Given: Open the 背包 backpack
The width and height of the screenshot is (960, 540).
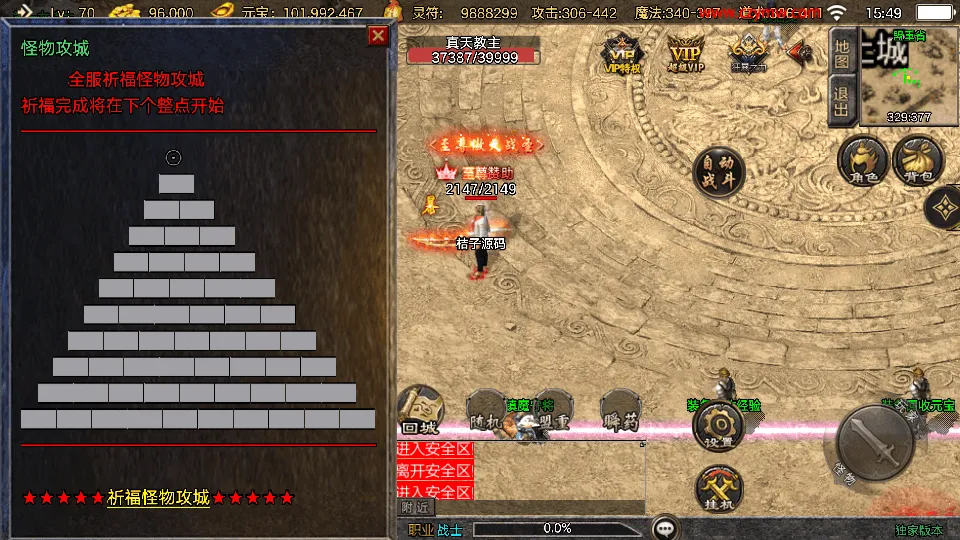Looking at the screenshot, I should (917, 162).
